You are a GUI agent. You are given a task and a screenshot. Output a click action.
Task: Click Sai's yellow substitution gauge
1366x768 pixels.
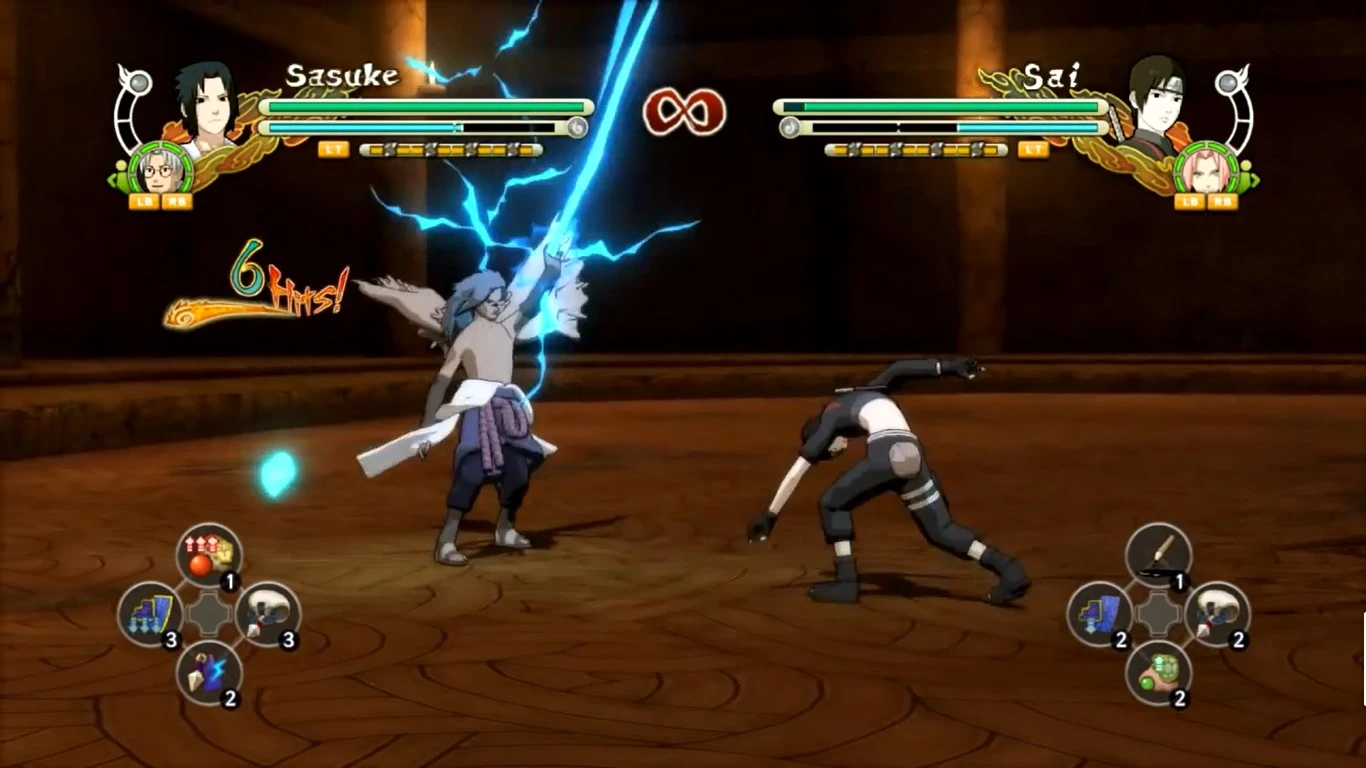point(915,152)
